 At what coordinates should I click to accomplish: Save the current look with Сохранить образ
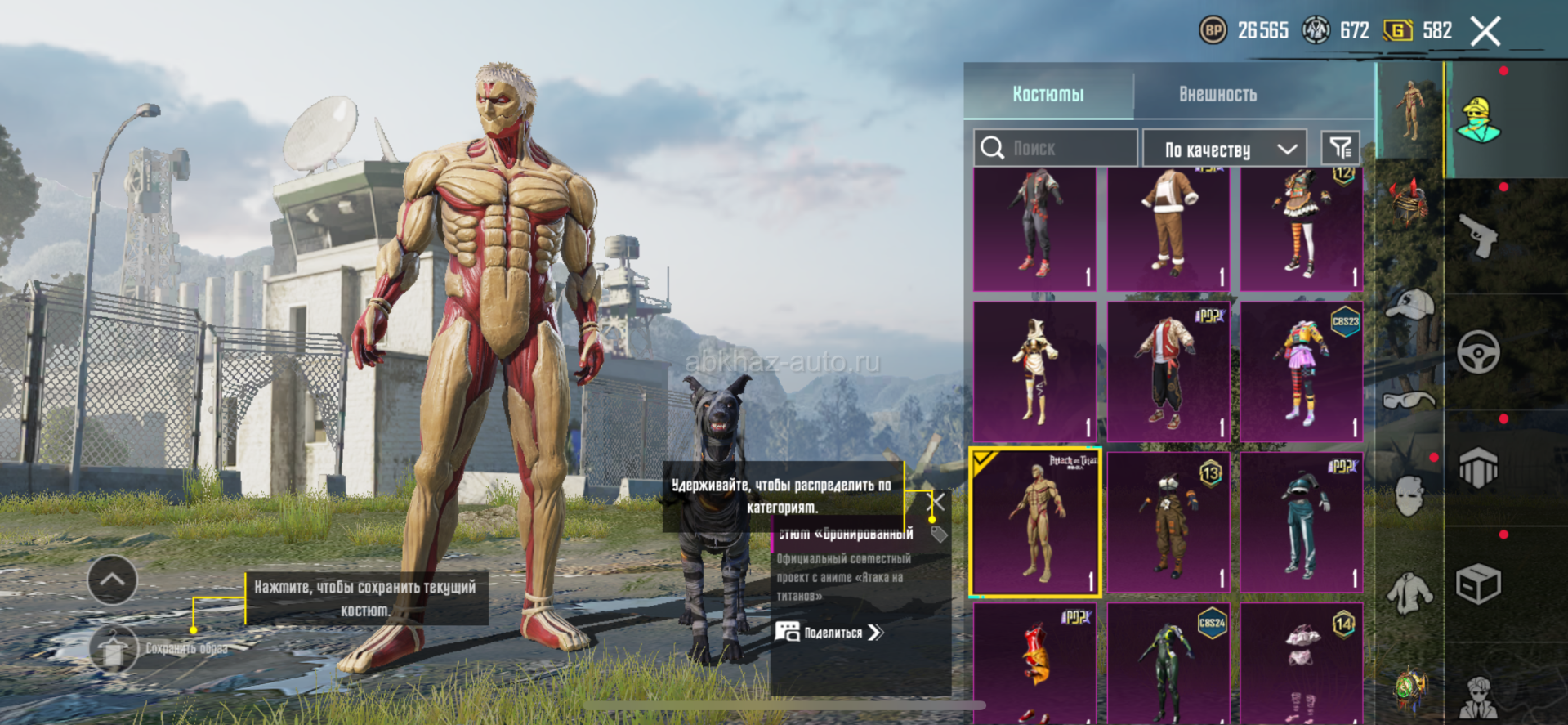pos(114,649)
